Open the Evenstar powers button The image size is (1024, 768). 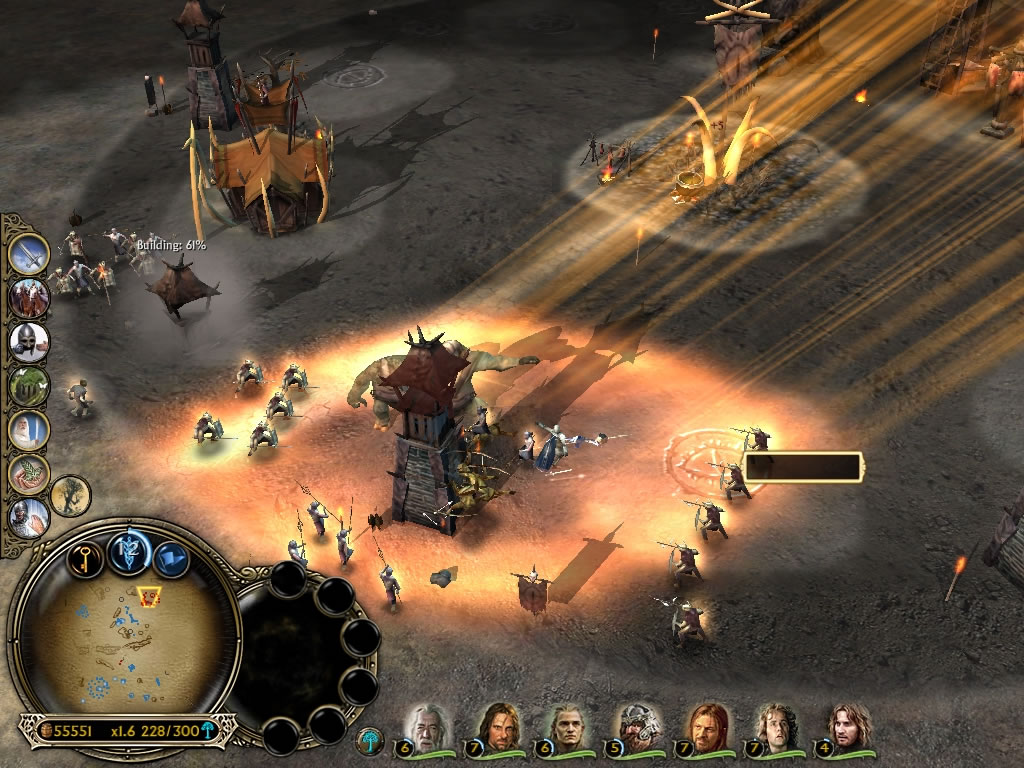tap(129, 552)
